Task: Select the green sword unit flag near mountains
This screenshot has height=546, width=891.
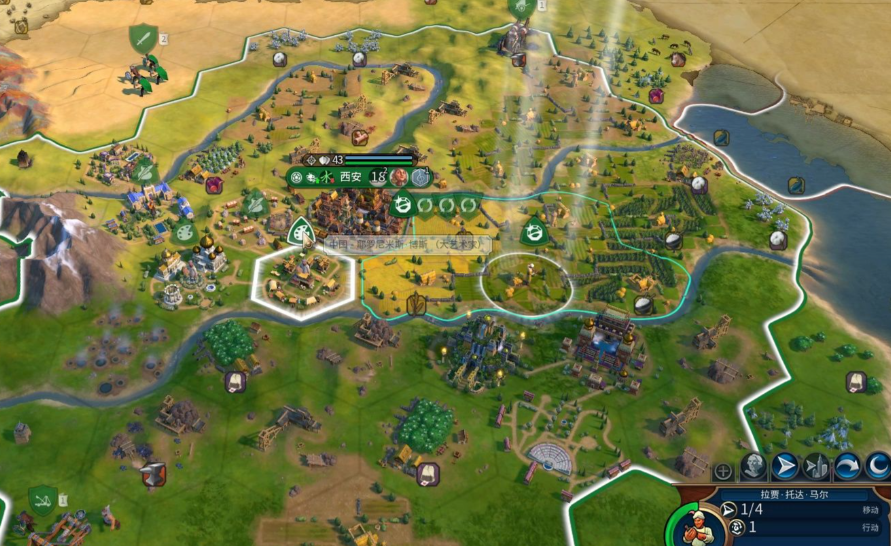Action: coord(144,39)
